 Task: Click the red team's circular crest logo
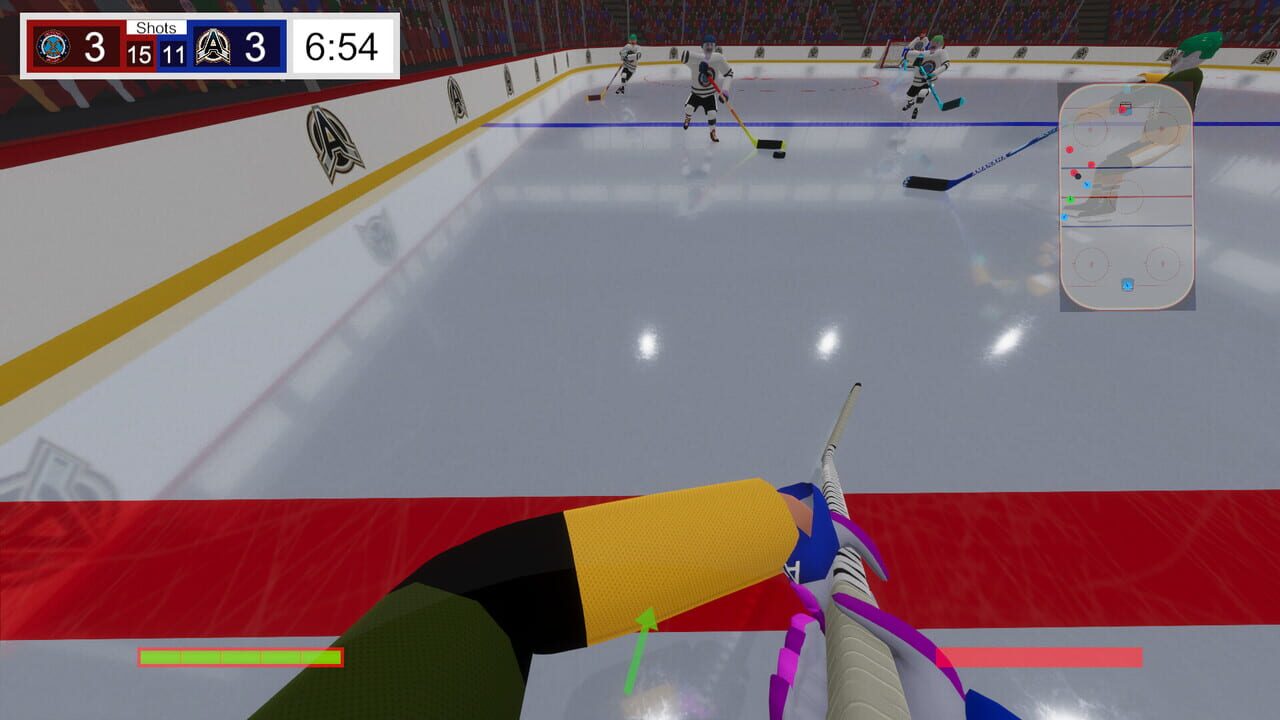(x=53, y=45)
